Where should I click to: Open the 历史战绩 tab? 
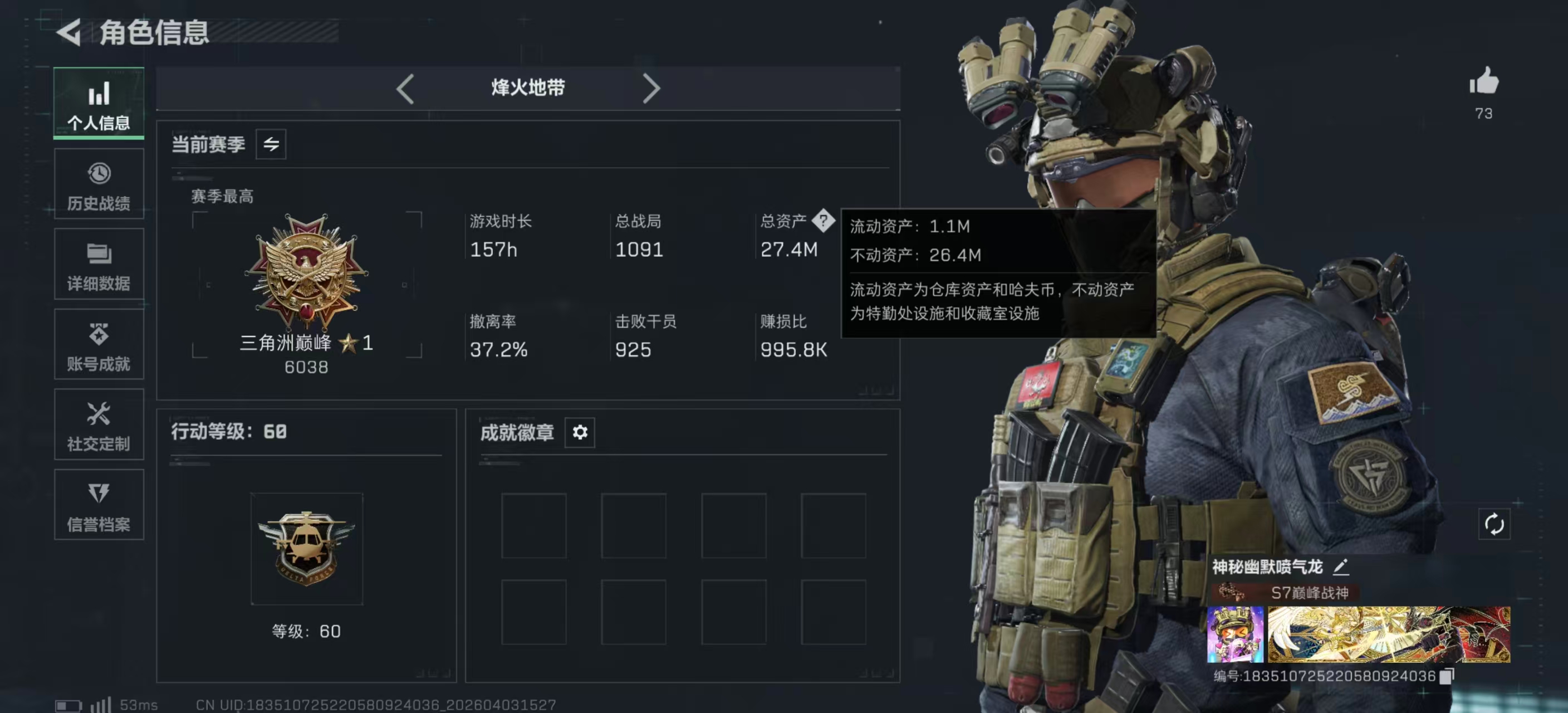tap(99, 184)
